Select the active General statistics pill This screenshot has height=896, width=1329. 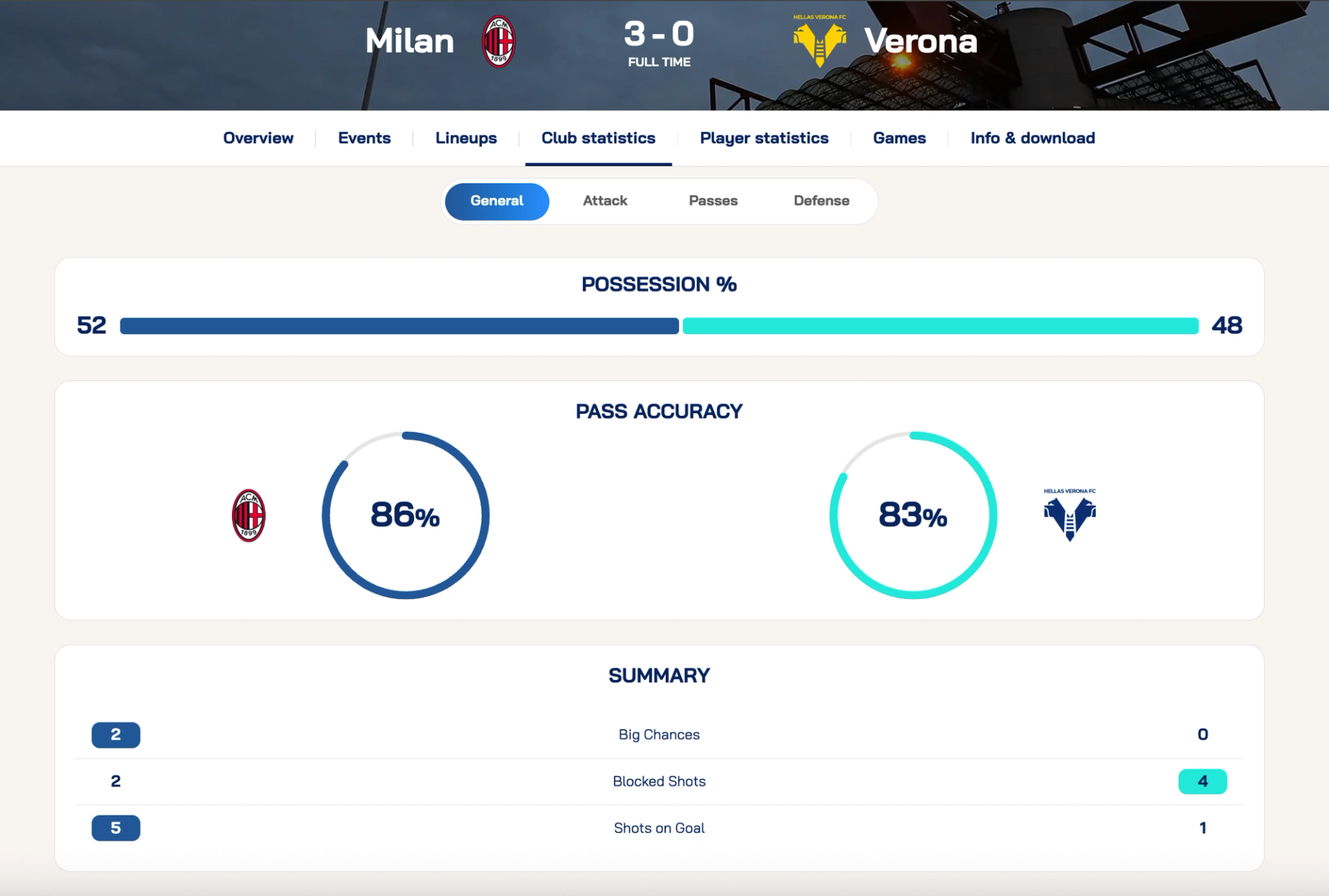click(497, 201)
